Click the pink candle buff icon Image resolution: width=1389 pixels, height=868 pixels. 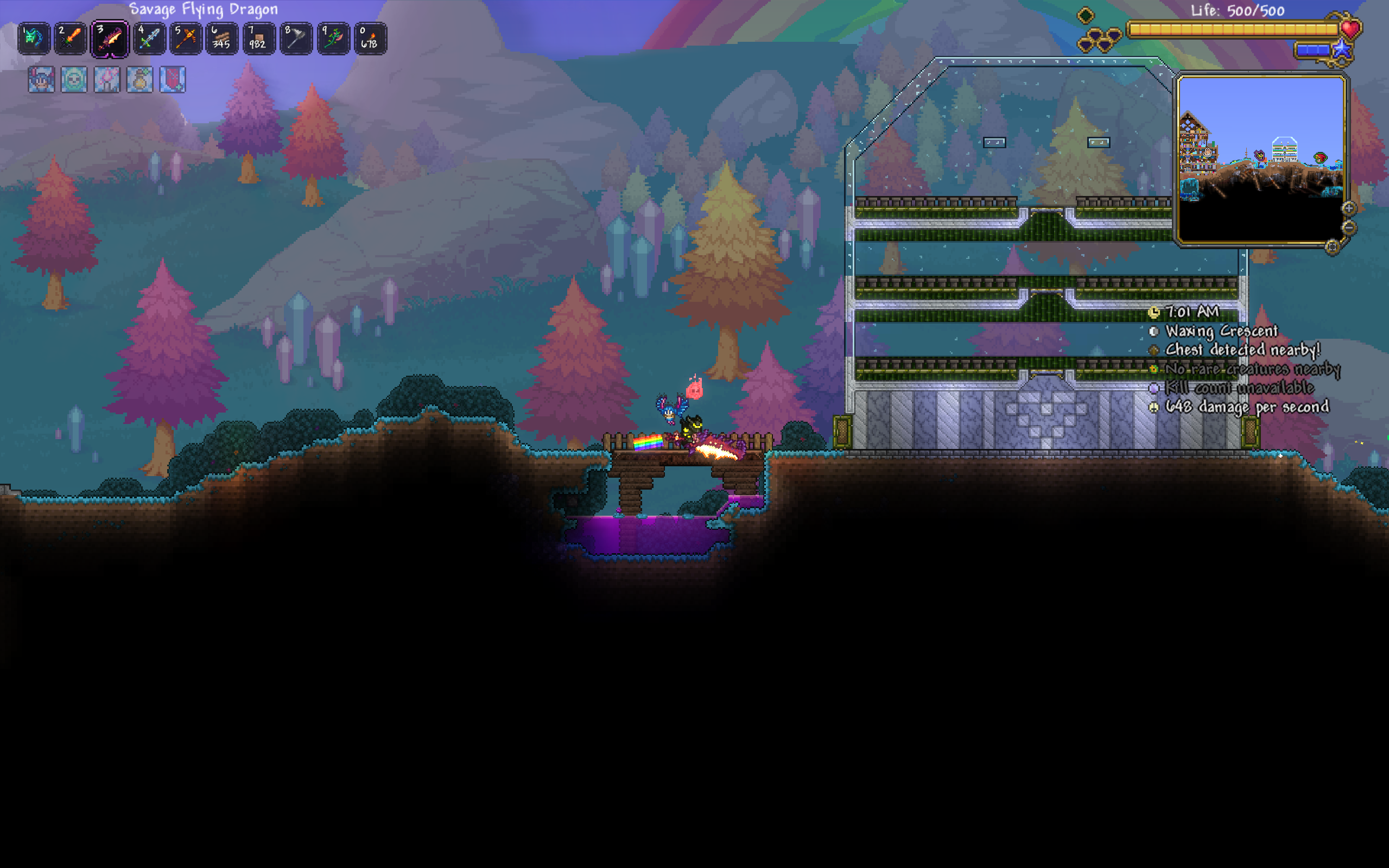(x=107, y=79)
